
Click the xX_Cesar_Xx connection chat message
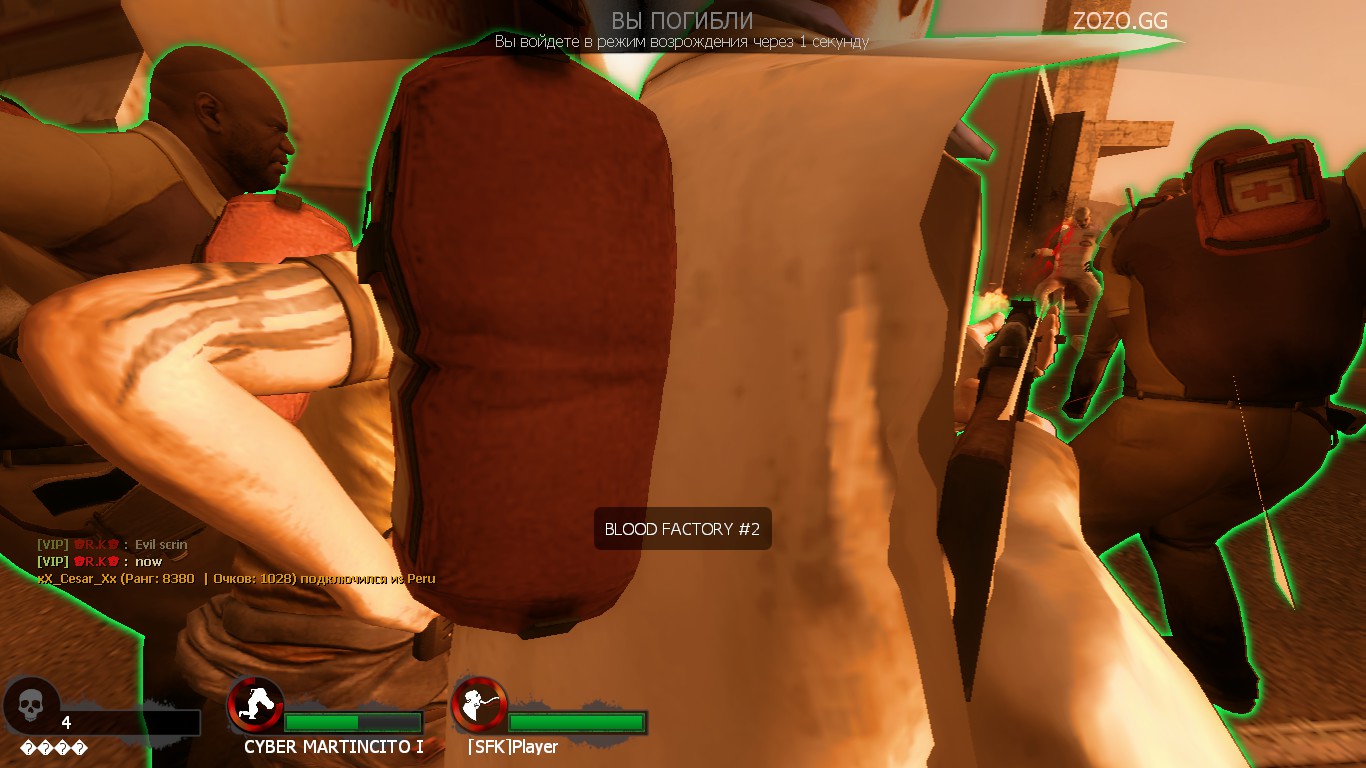click(x=236, y=578)
